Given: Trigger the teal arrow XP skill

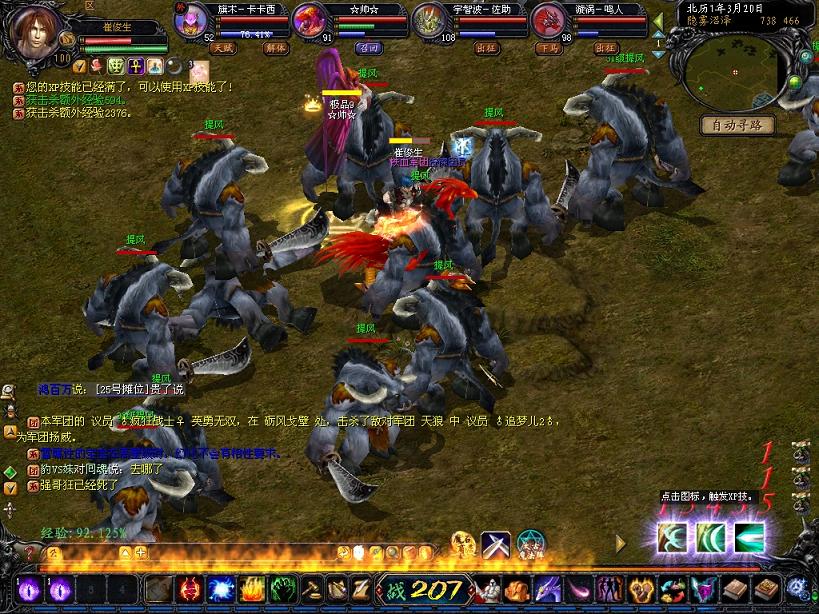Looking at the screenshot, I should click(748, 537).
